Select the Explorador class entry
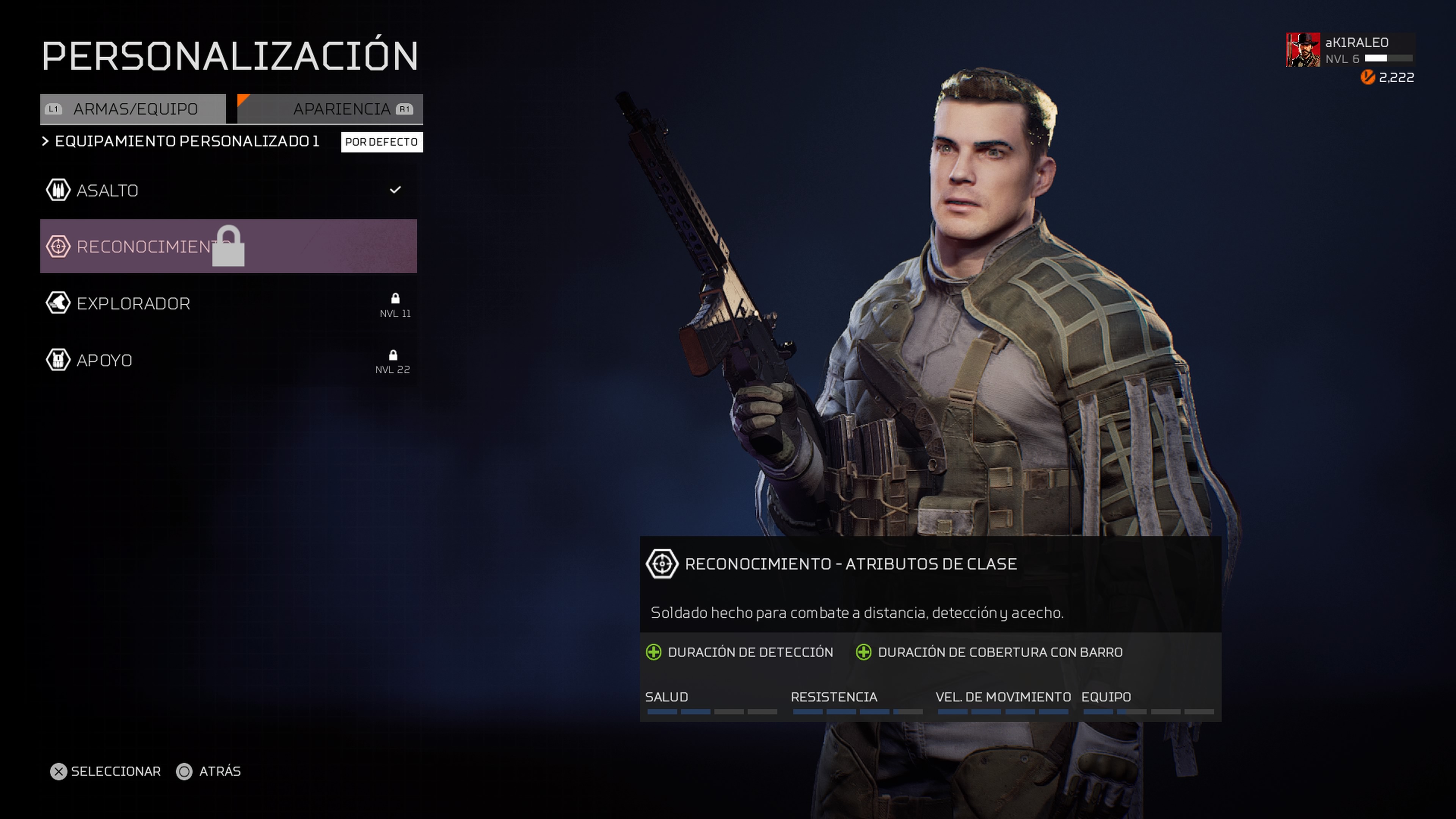The image size is (1456, 819). [228, 303]
